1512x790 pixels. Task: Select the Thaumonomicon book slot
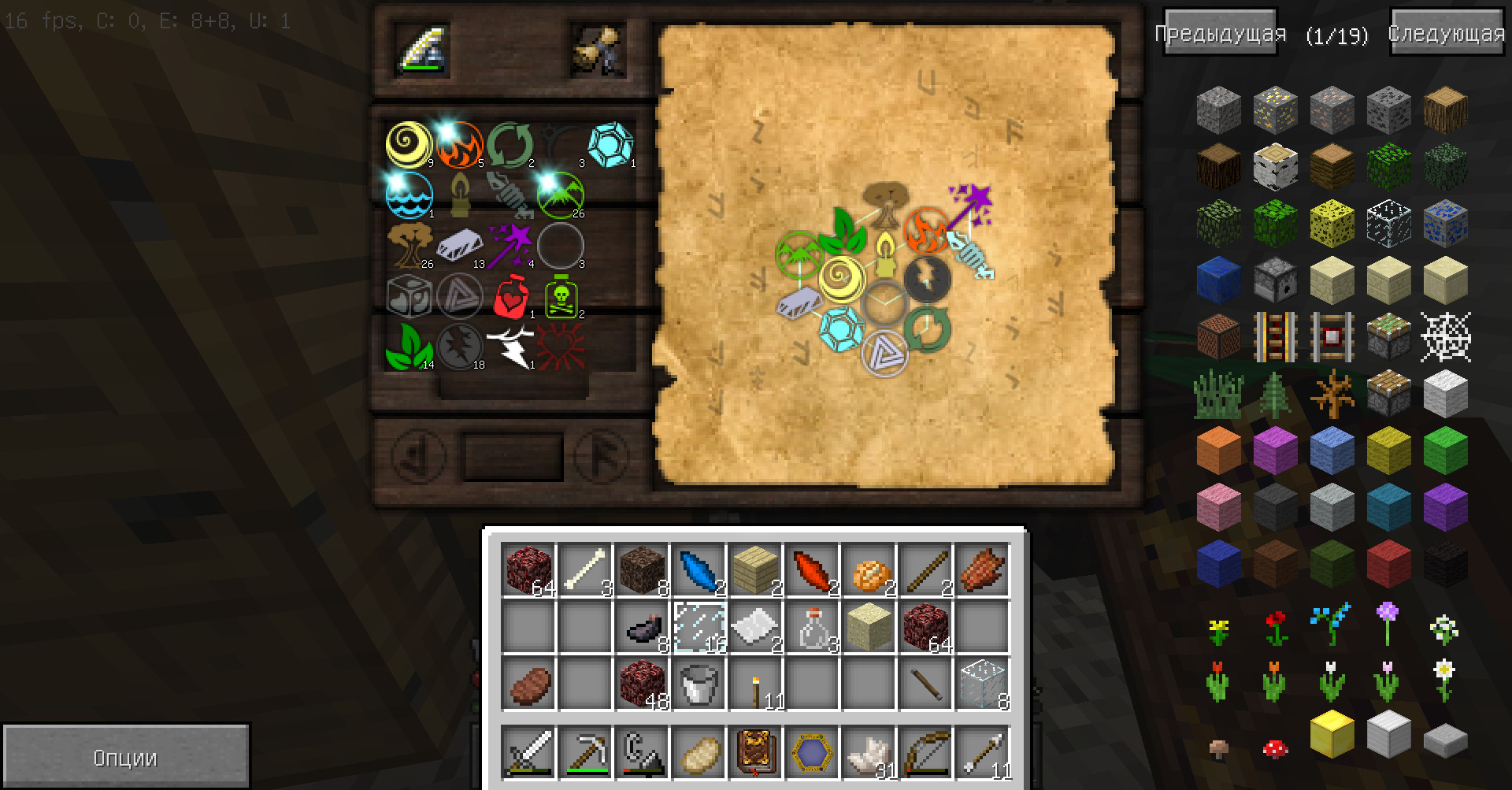pos(755,754)
